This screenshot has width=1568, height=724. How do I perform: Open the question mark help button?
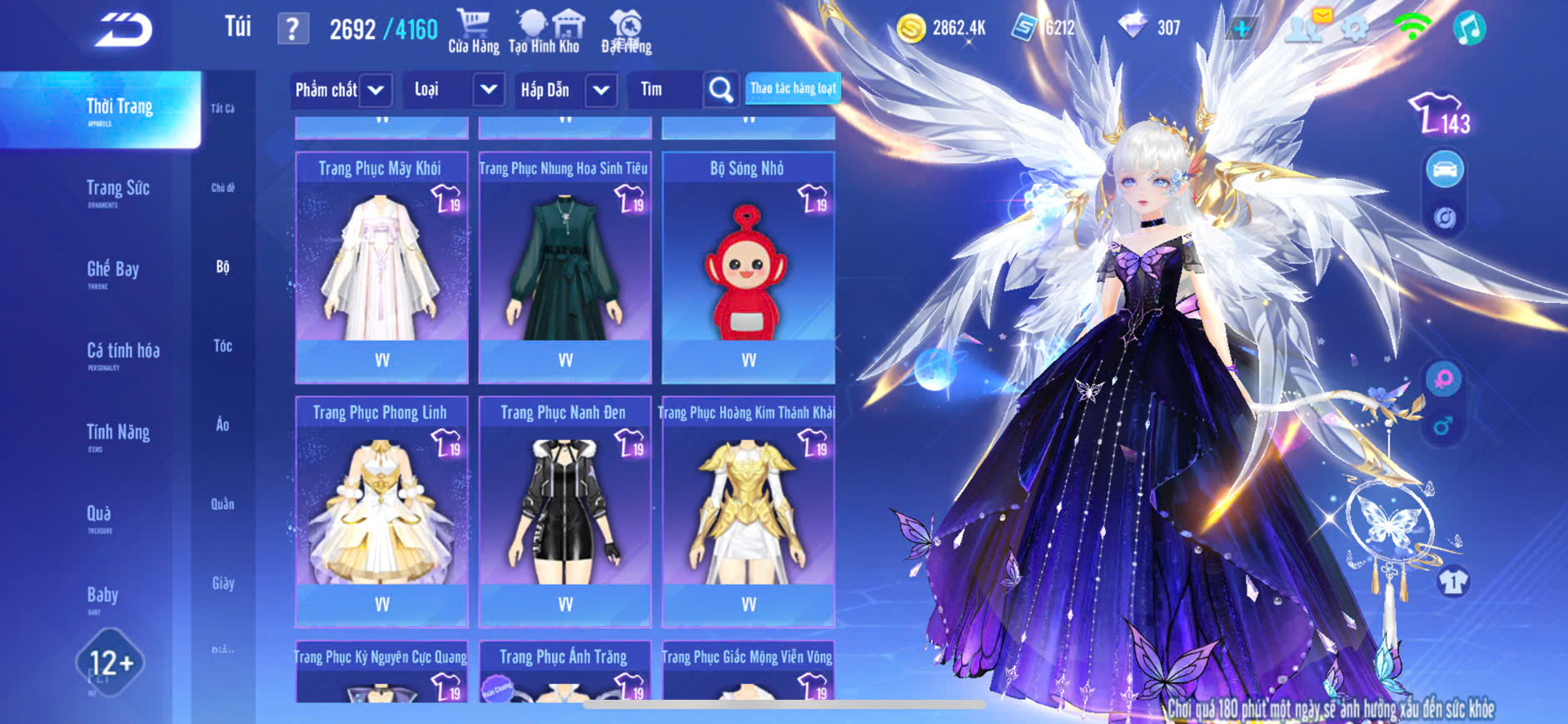coord(292,29)
